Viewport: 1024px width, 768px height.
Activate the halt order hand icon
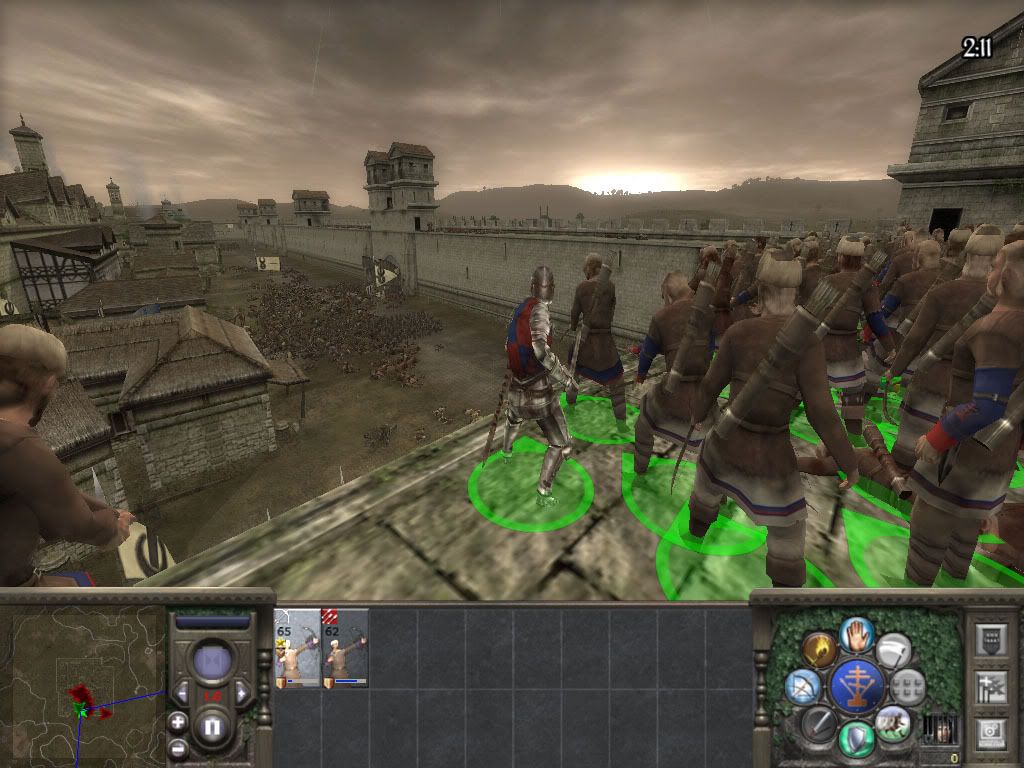pos(857,634)
